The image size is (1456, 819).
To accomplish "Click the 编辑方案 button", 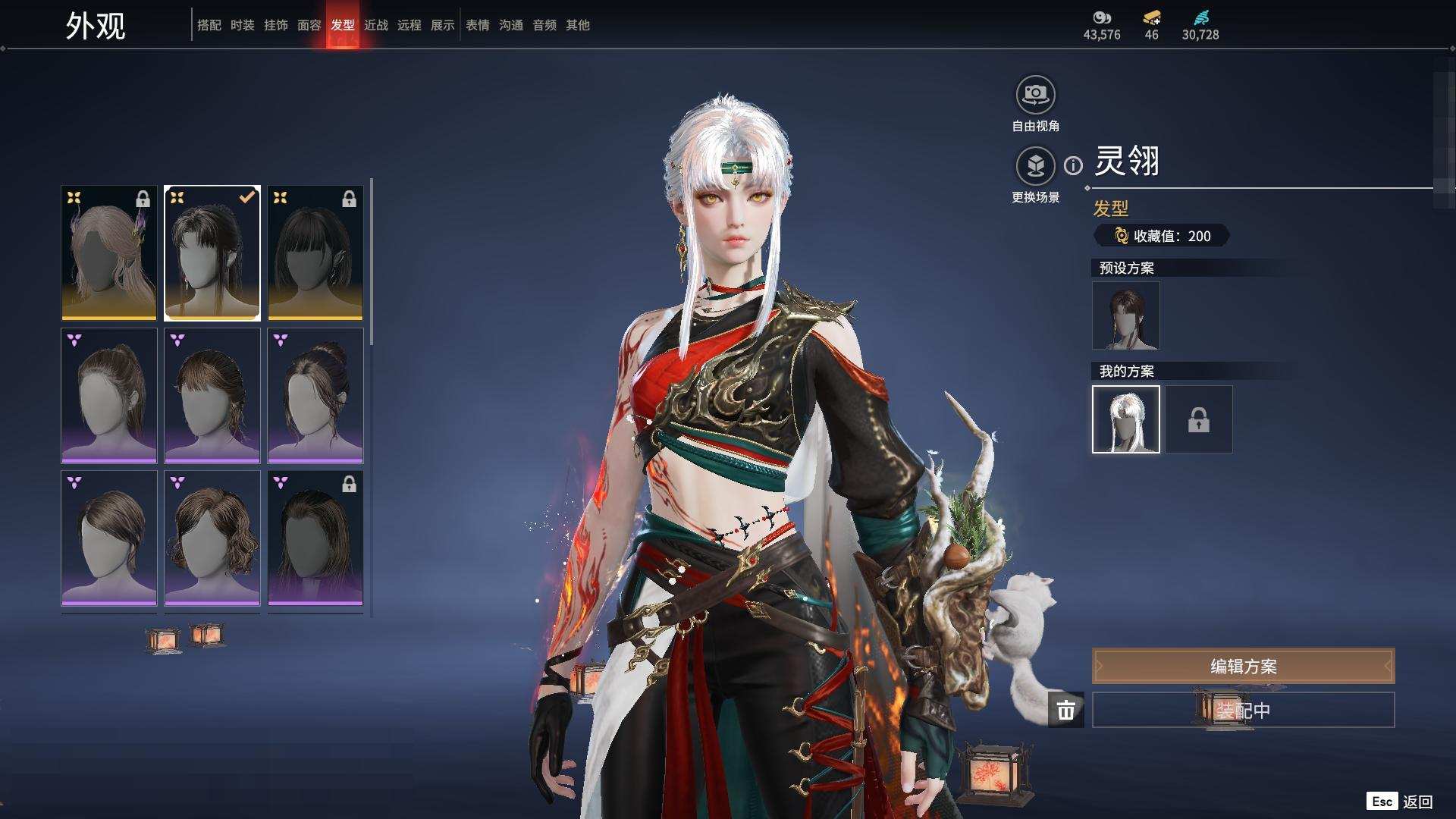I will tap(1243, 666).
